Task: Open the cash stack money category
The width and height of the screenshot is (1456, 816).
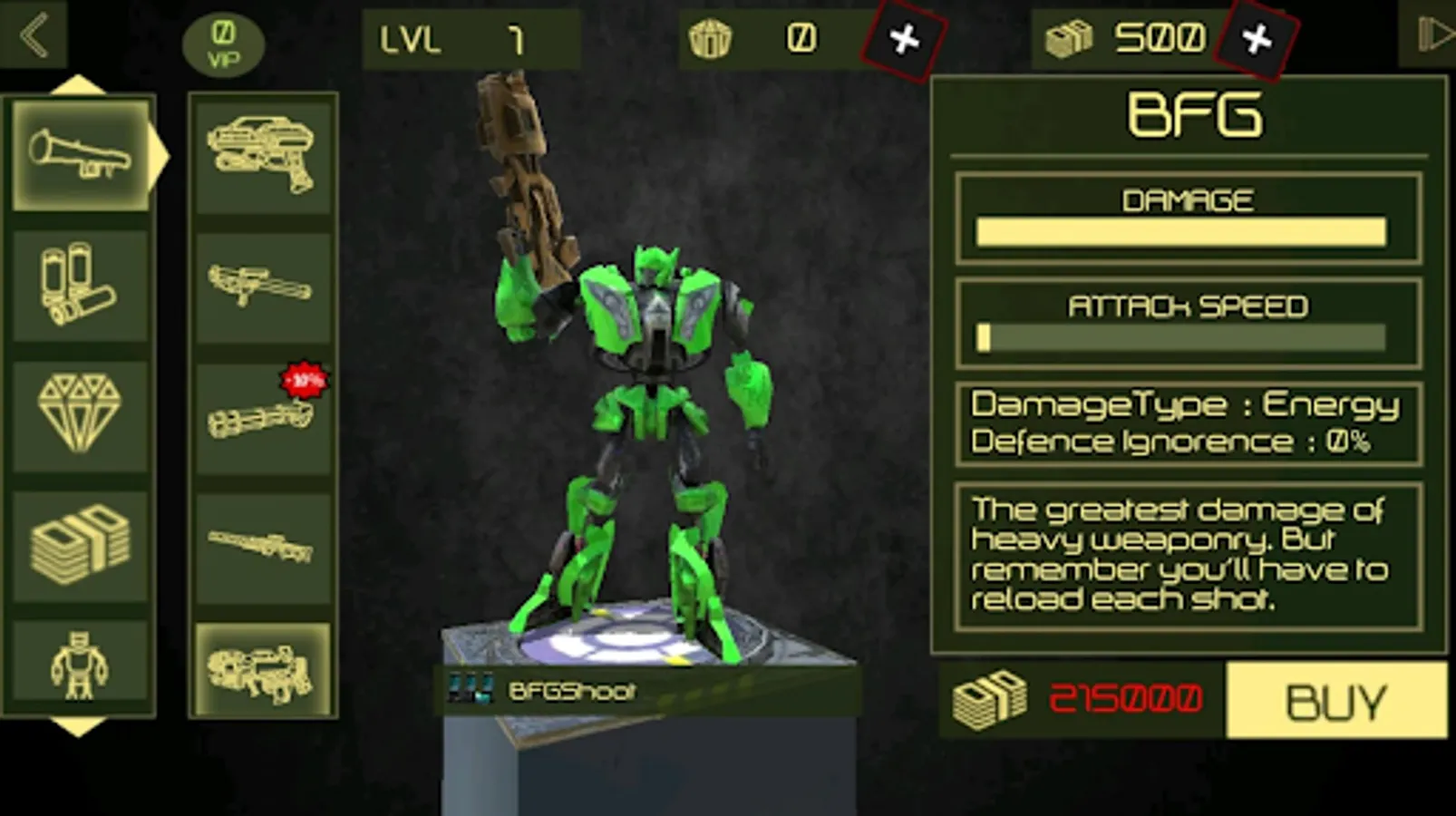Action: (x=82, y=542)
